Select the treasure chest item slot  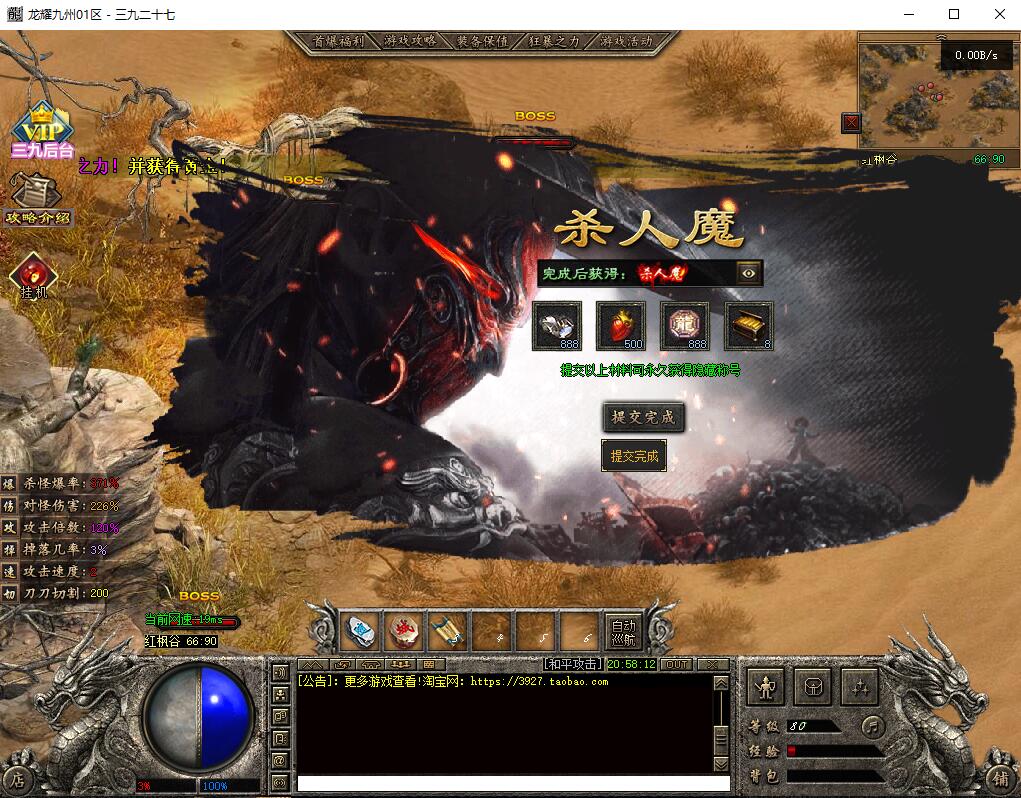coord(748,326)
